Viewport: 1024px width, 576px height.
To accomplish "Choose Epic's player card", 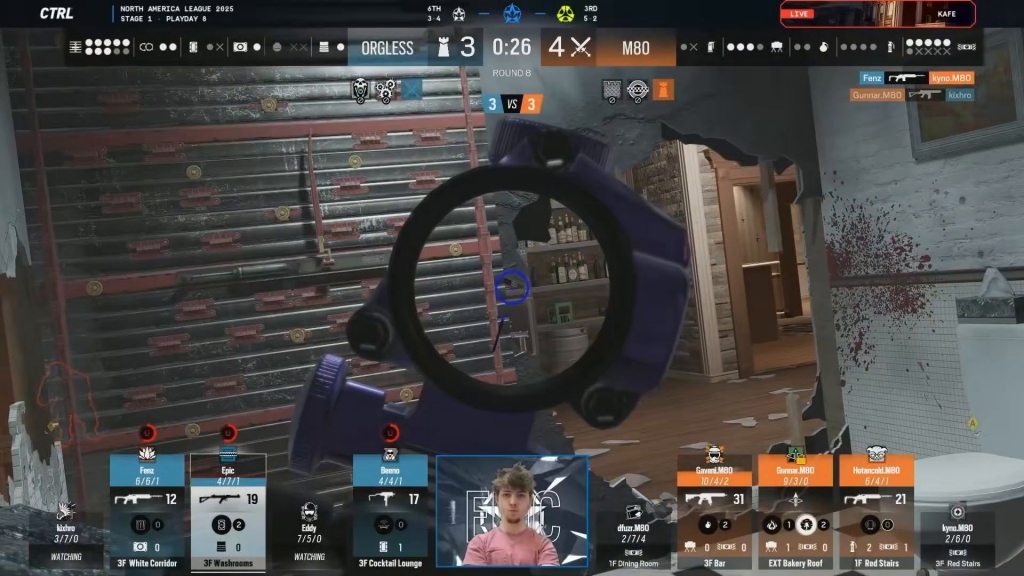I will tap(228, 510).
